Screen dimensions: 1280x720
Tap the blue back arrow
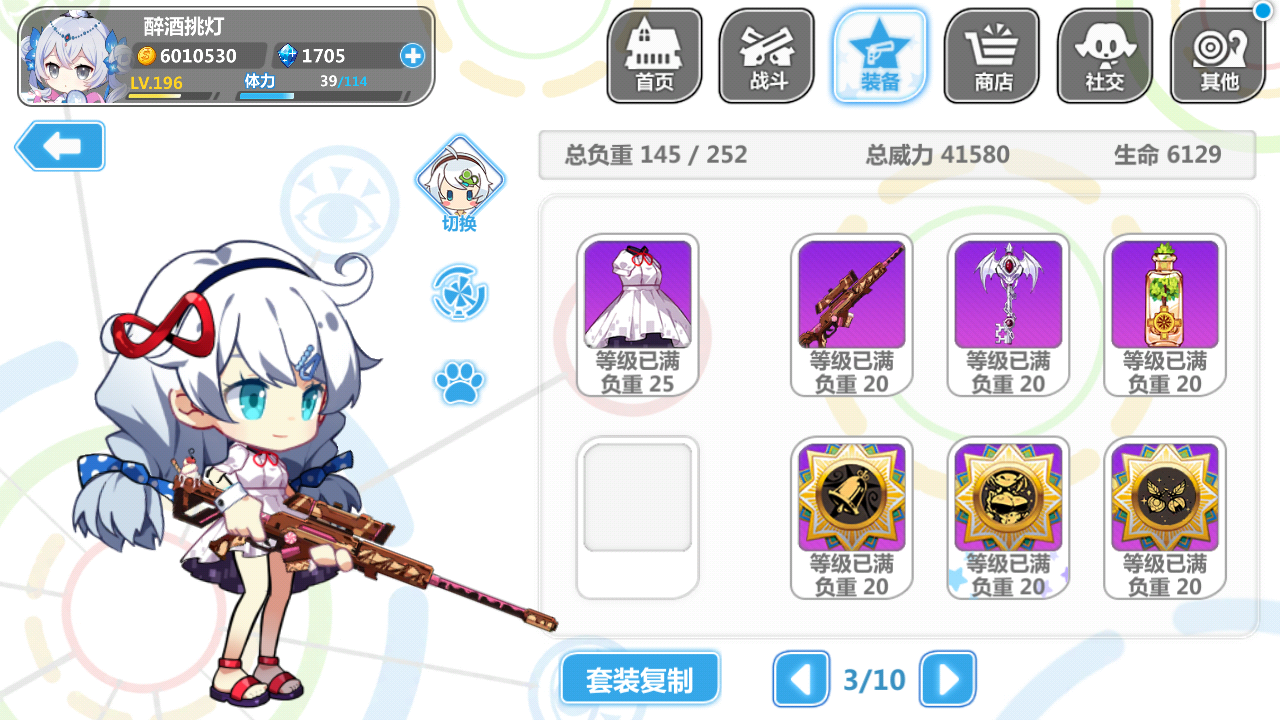[x=59, y=146]
